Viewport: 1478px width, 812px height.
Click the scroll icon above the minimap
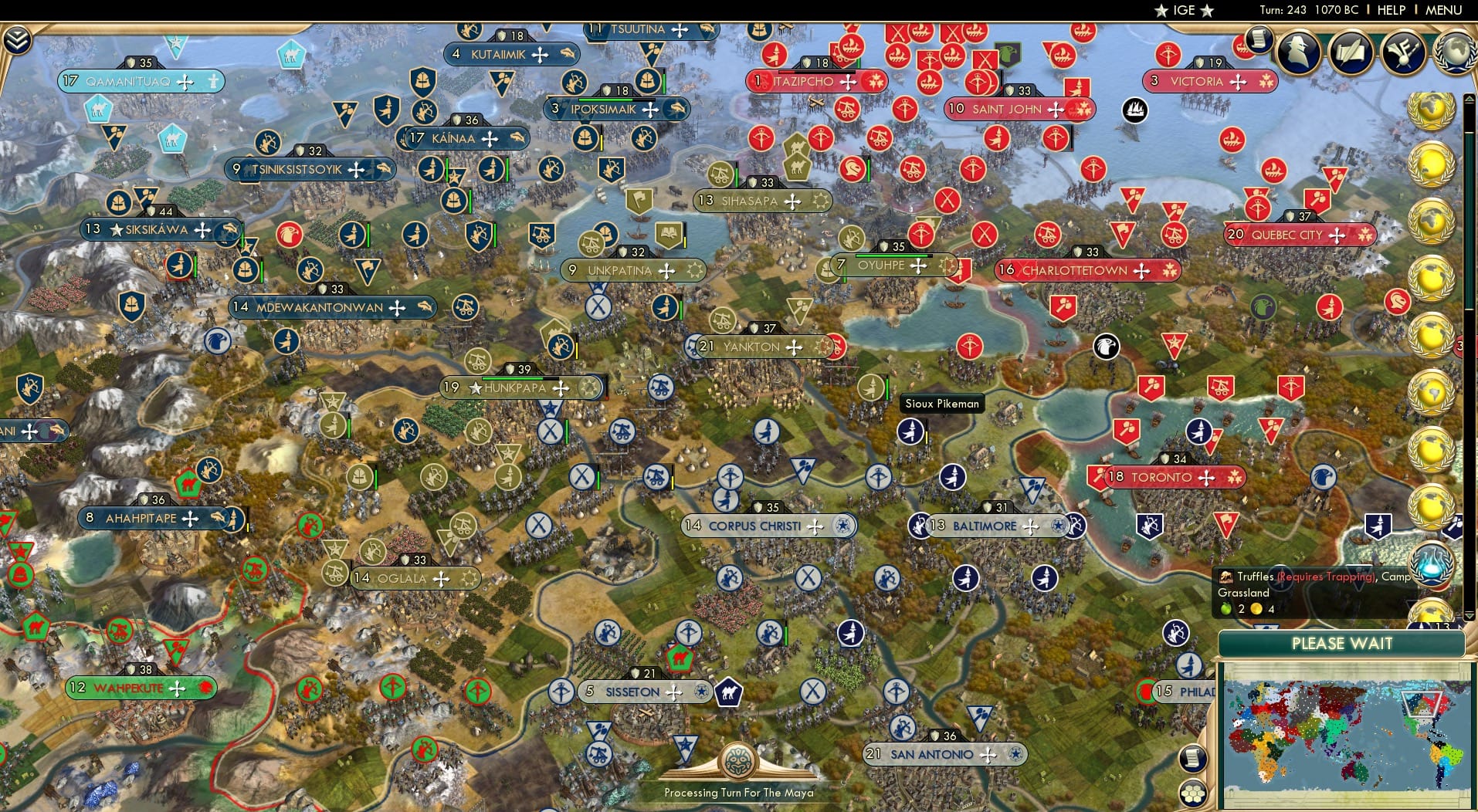[x=1192, y=759]
